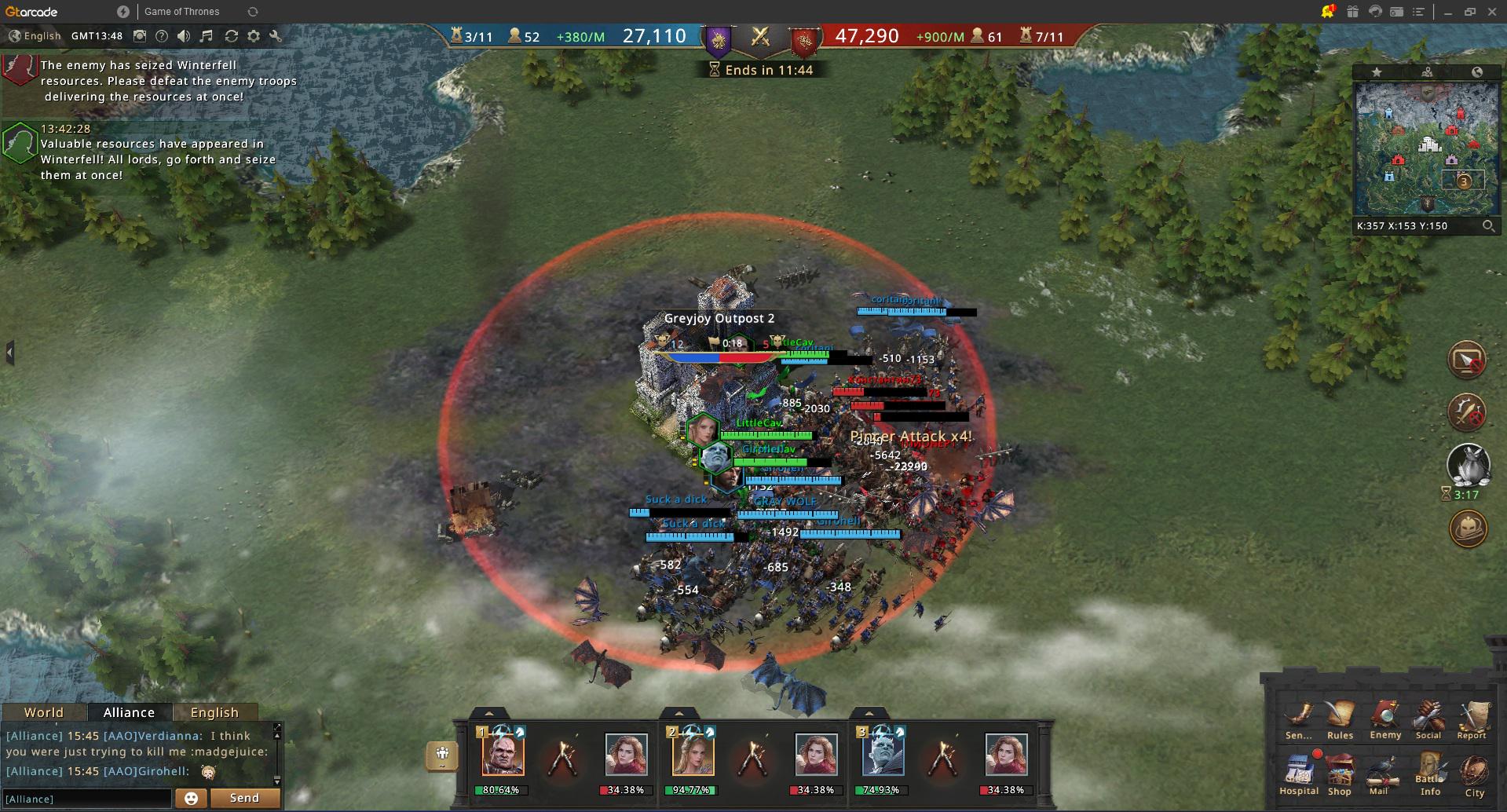Open the minimap favorites star tab

point(1377,72)
